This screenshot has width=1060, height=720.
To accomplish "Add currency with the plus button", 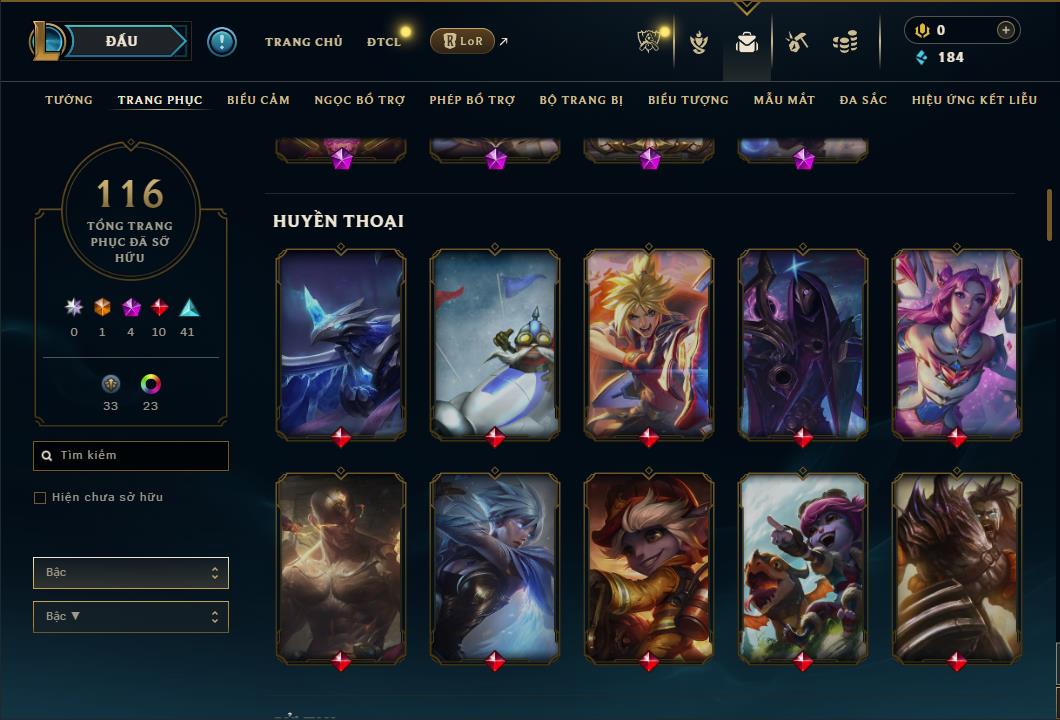I will click(1005, 30).
